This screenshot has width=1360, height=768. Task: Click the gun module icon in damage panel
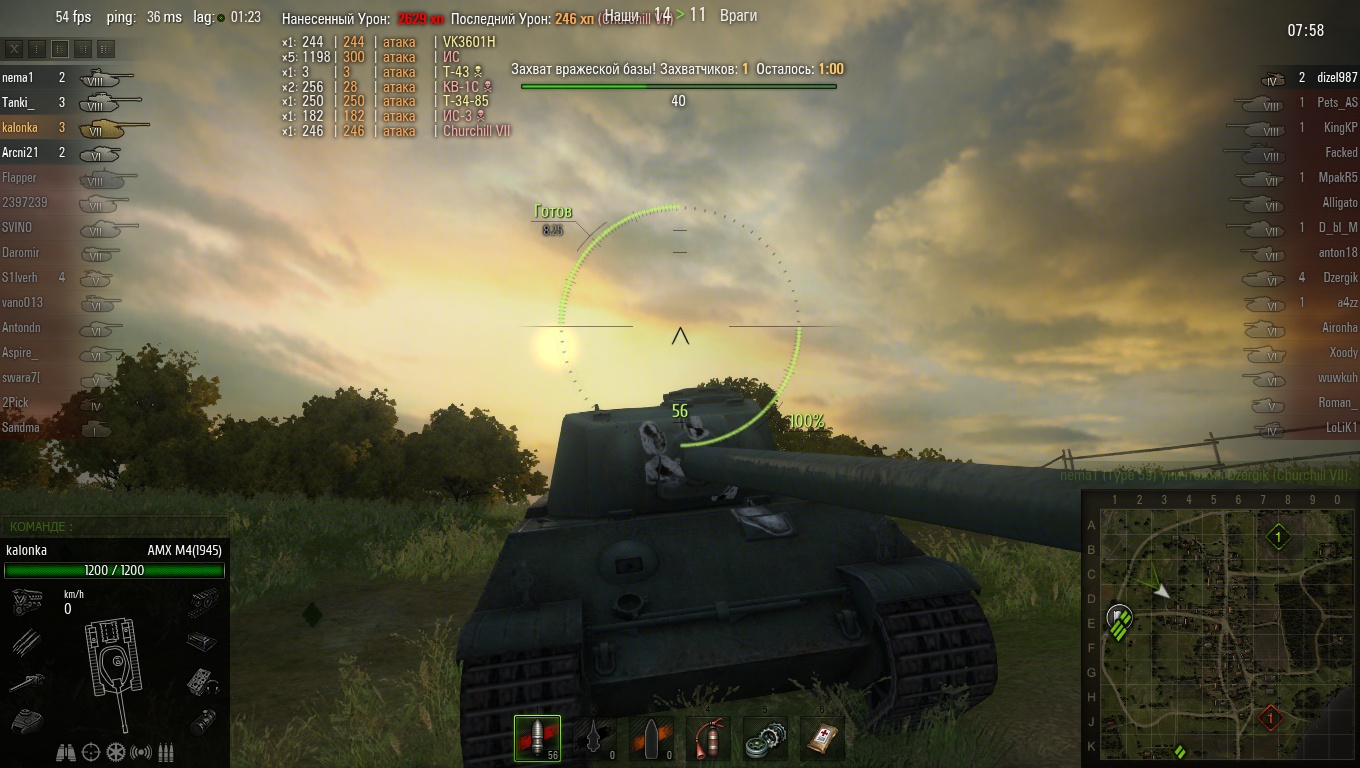point(27,683)
